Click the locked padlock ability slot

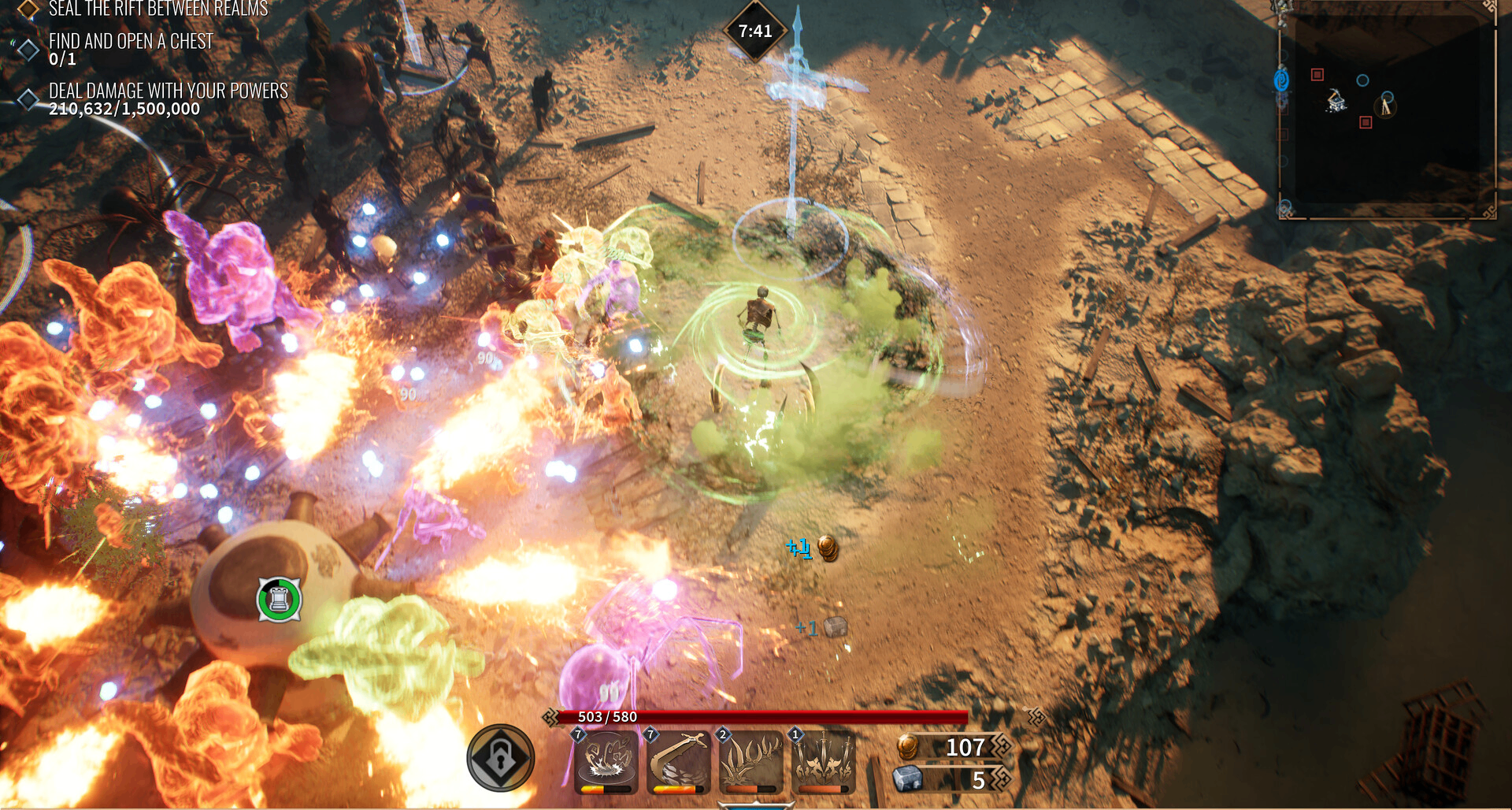pyautogui.click(x=501, y=758)
